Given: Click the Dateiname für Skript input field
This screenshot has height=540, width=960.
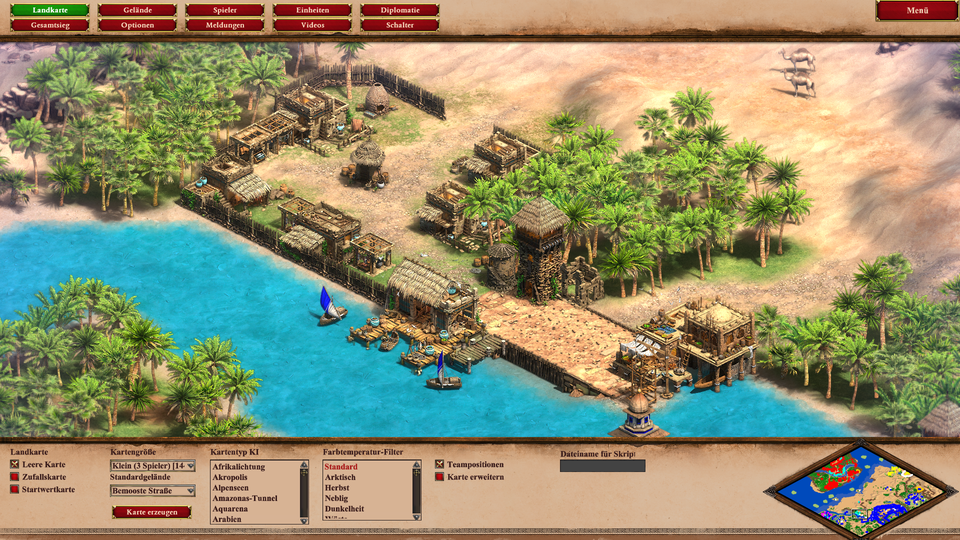Looking at the screenshot, I should [602, 466].
